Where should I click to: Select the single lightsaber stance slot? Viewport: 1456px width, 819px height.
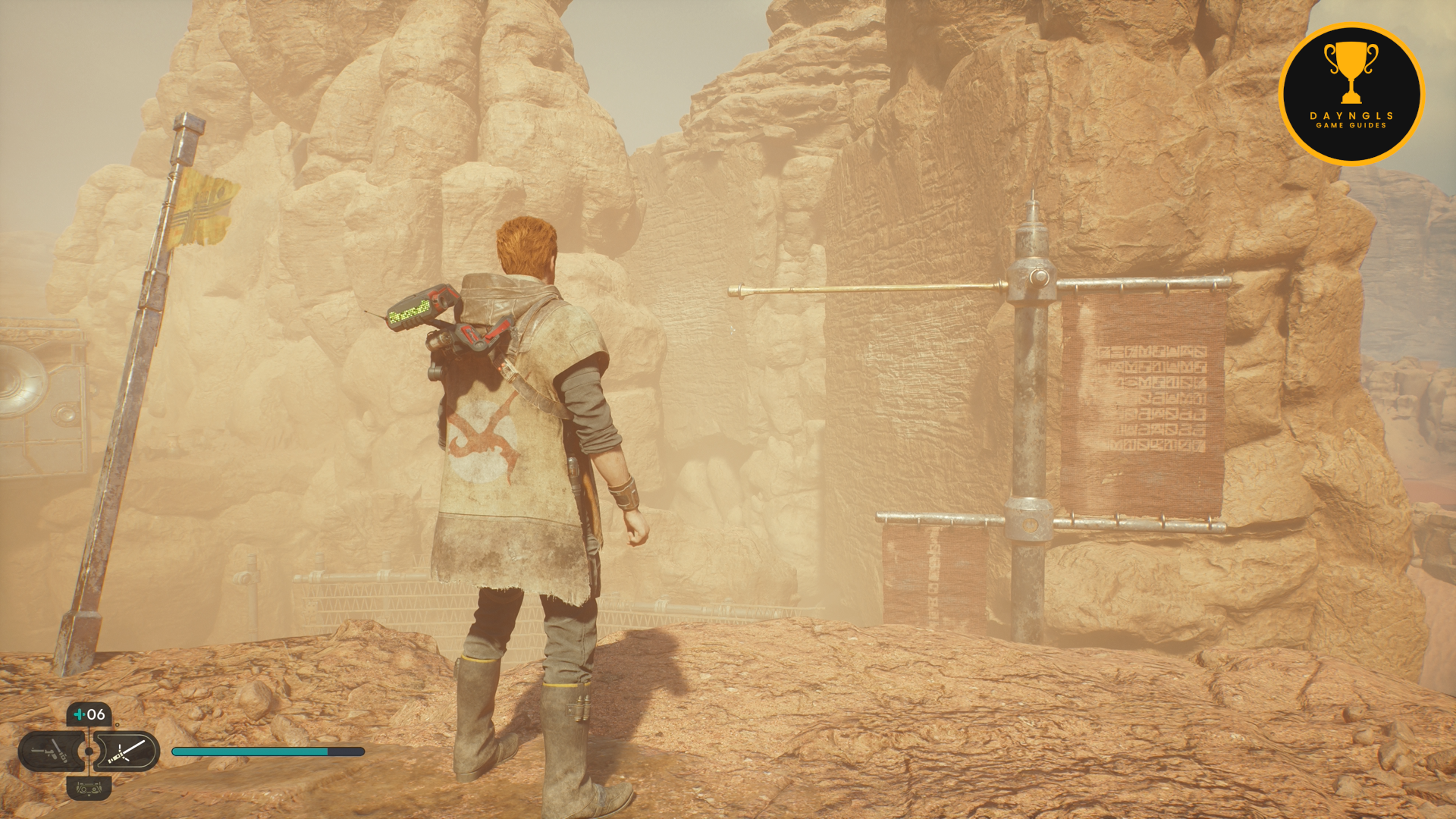pyautogui.click(x=126, y=752)
